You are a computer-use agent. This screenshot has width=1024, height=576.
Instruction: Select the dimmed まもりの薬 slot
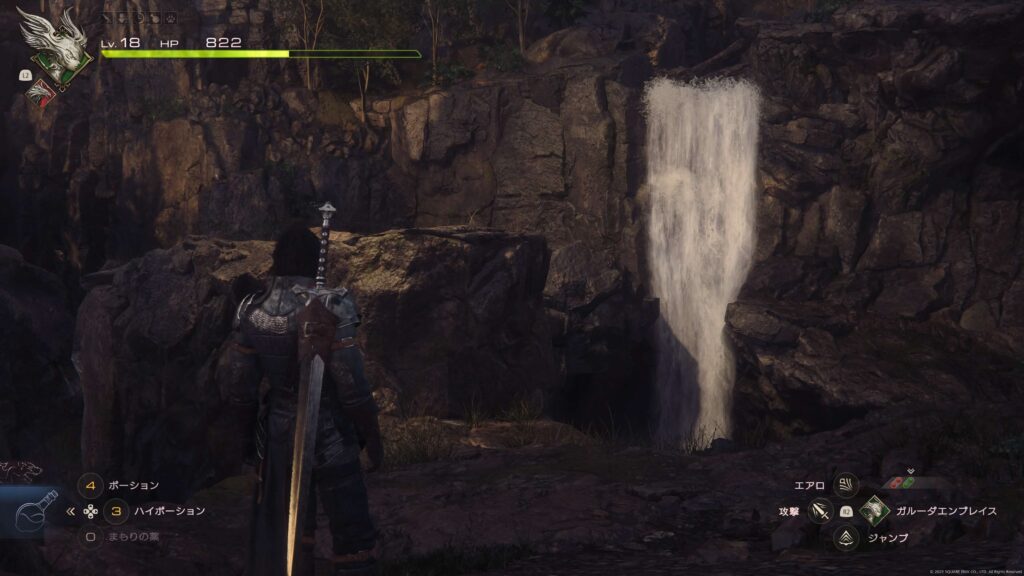[x=91, y=537]
